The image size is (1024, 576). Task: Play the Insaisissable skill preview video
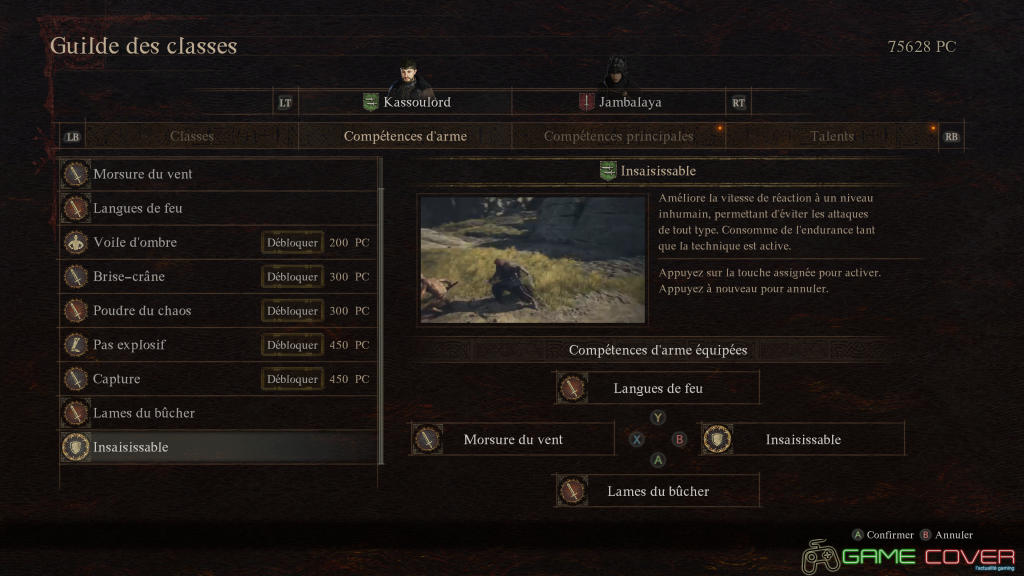[x=533, y=259]
